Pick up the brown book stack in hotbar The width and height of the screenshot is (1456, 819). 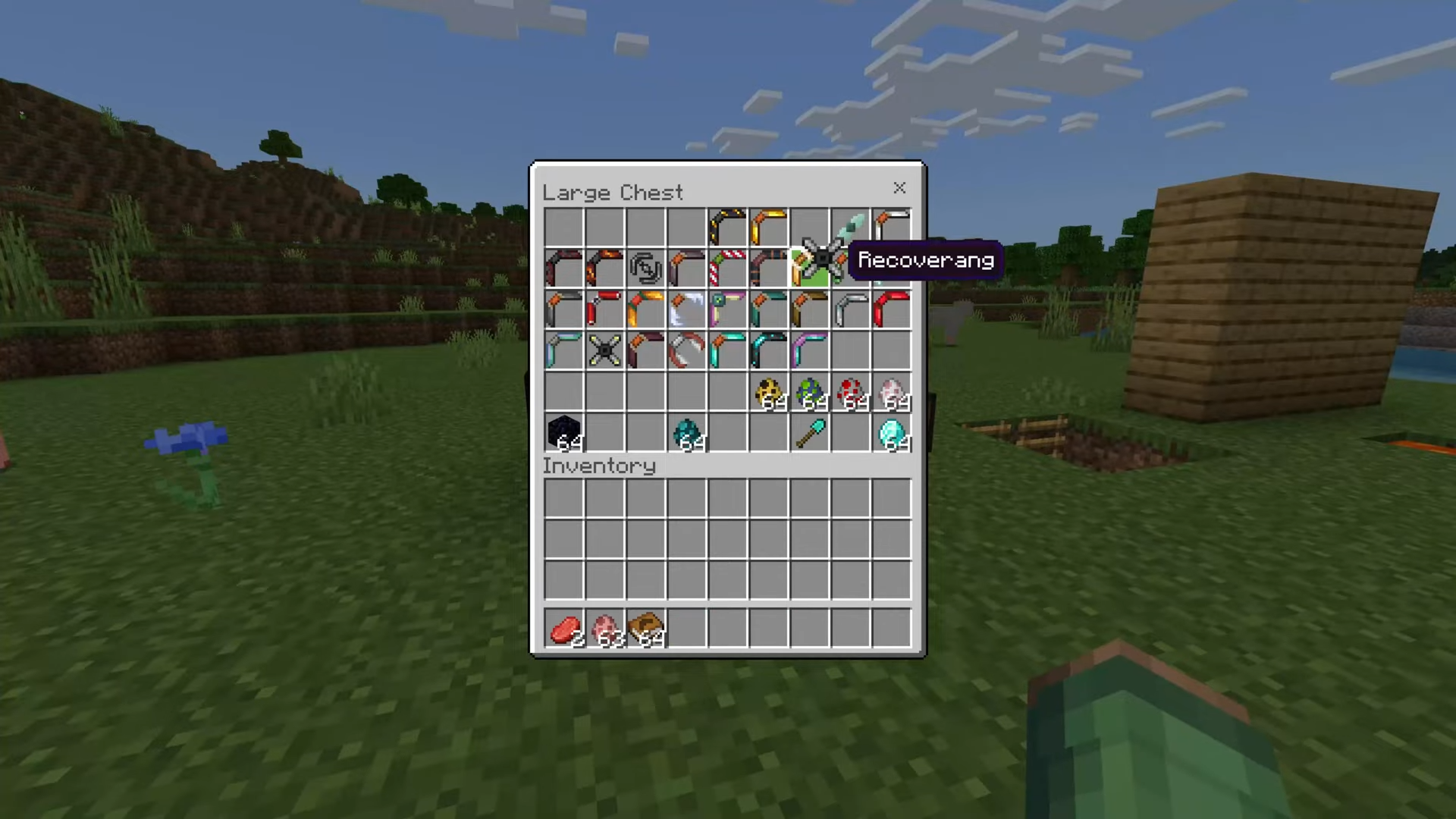point(645,629)
